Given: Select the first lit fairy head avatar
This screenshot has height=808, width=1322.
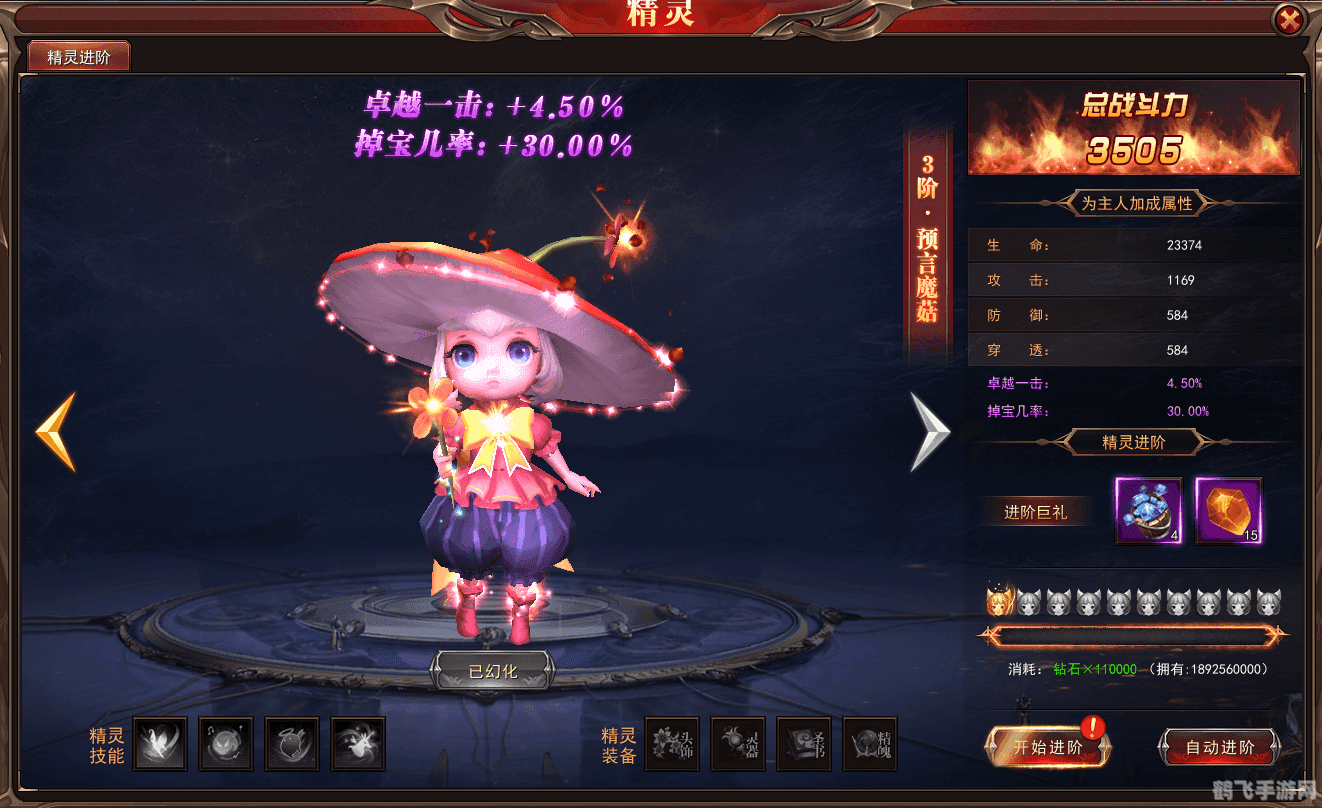Looking at the screenshot, I should [x=1001, y=601].
